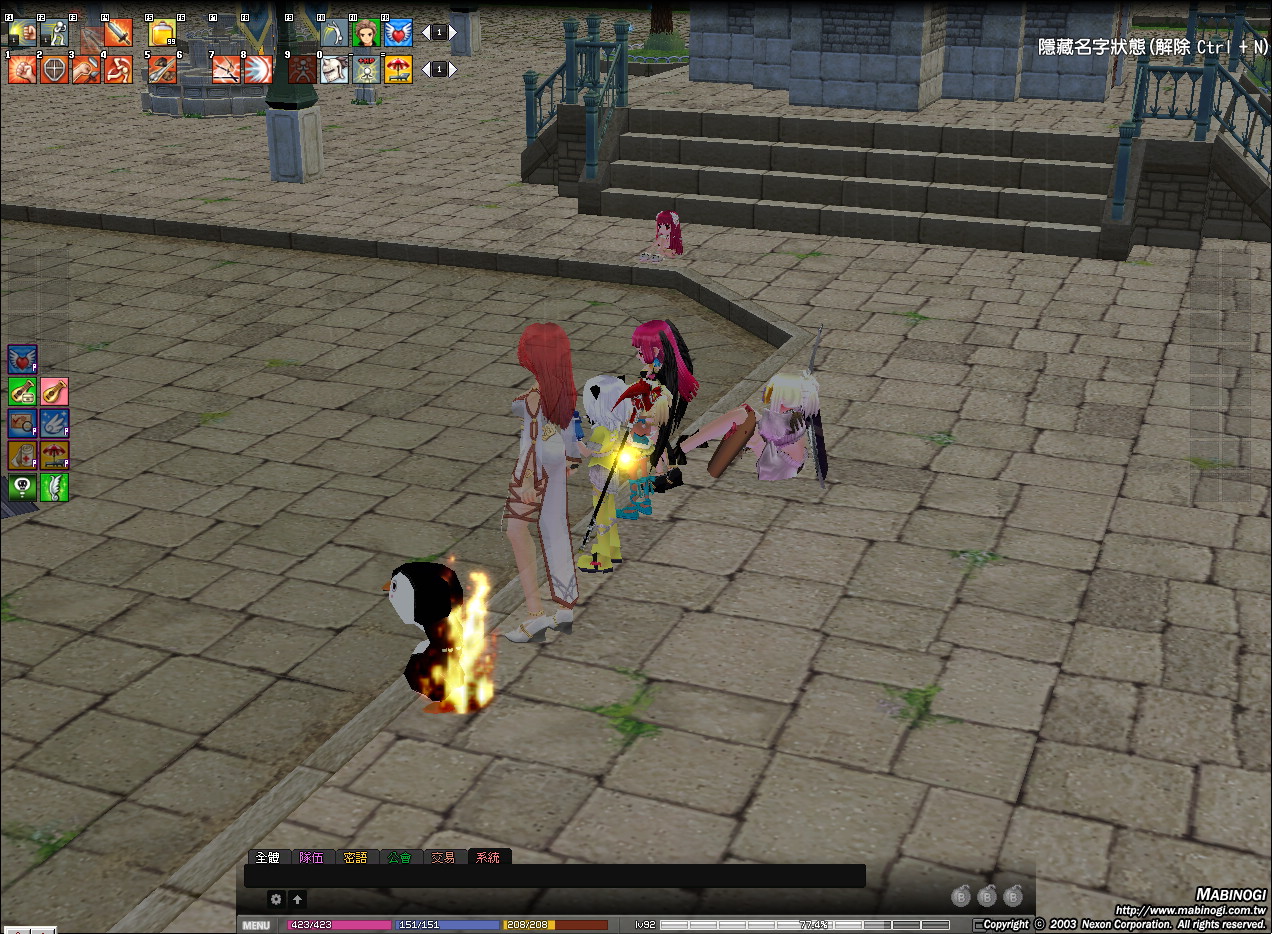Activate the sword skill on F4
This screenshot has height=934, width=1272.
(x=118, y=33)
